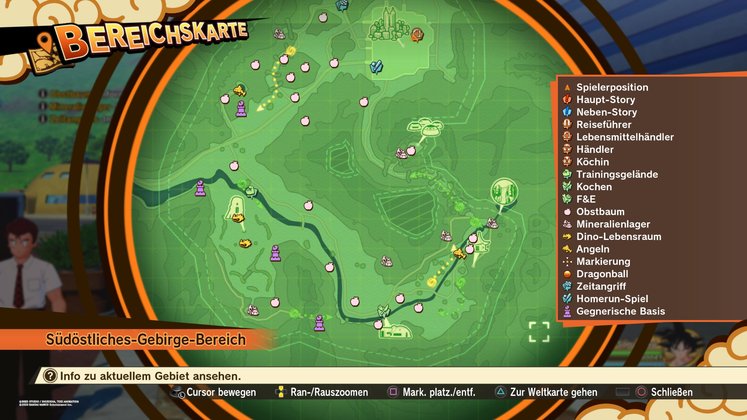Click the Südöstliches-Gebirge-Bereich area name banner
Image resolution: width=747 pixels, height=420 pixels.
[146, 341]
